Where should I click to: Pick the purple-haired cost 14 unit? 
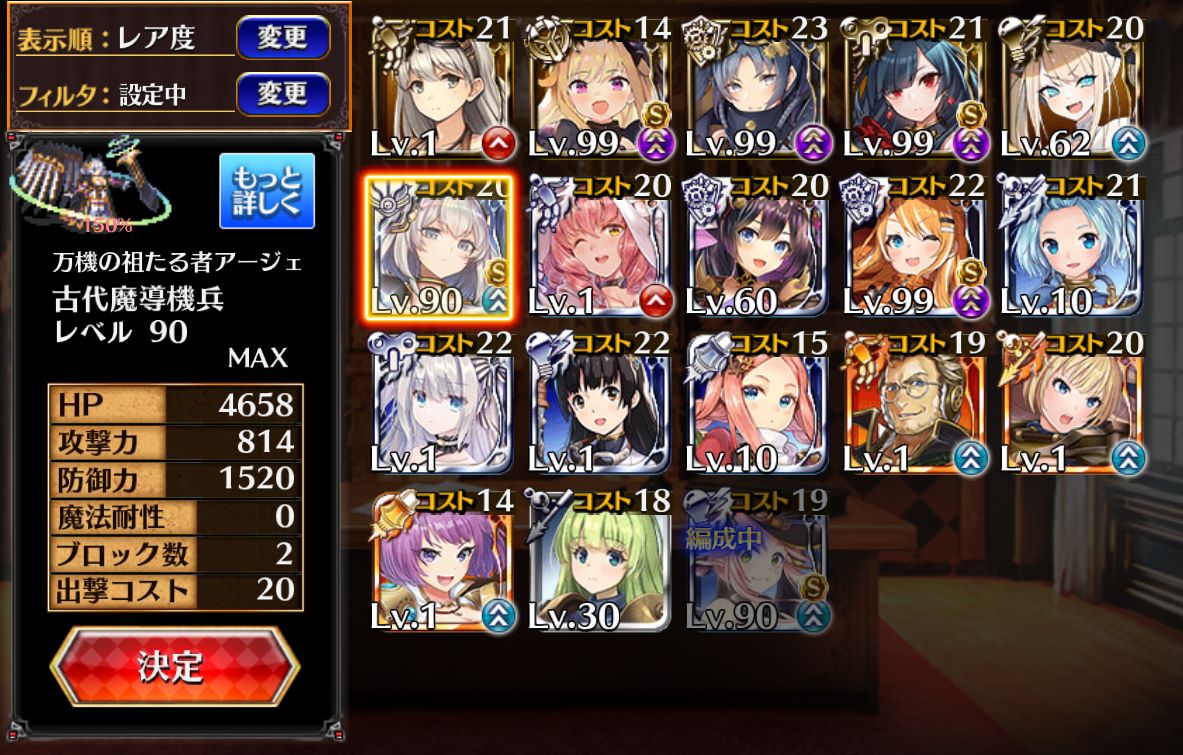pyautogui.click(x=440, y=562)
